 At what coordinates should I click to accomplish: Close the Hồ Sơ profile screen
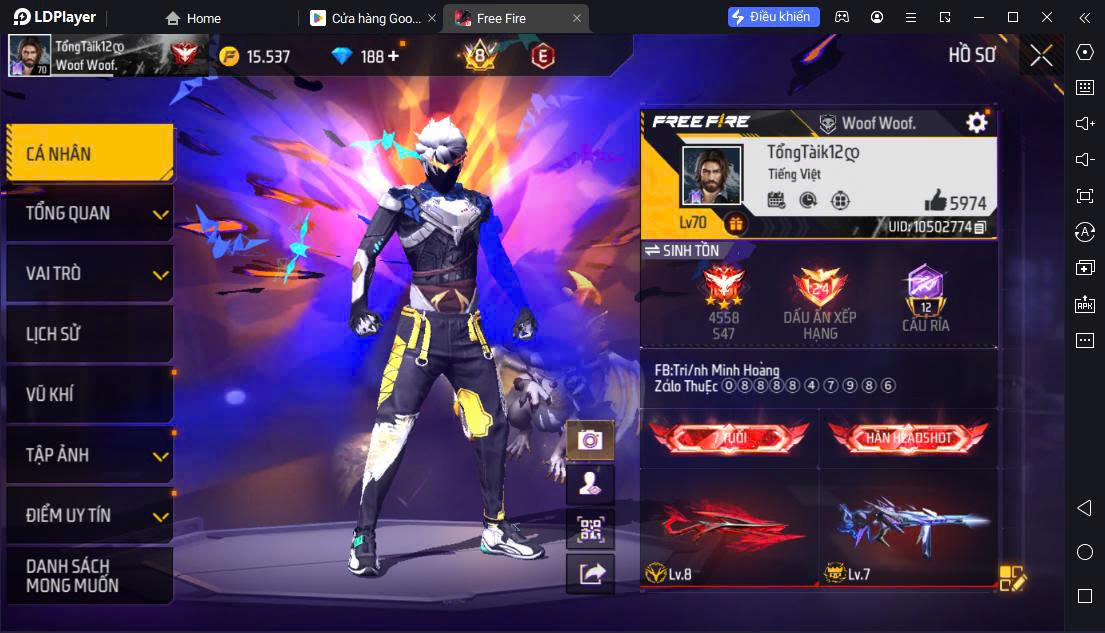pyautogui.click(x=1041, y=55)
